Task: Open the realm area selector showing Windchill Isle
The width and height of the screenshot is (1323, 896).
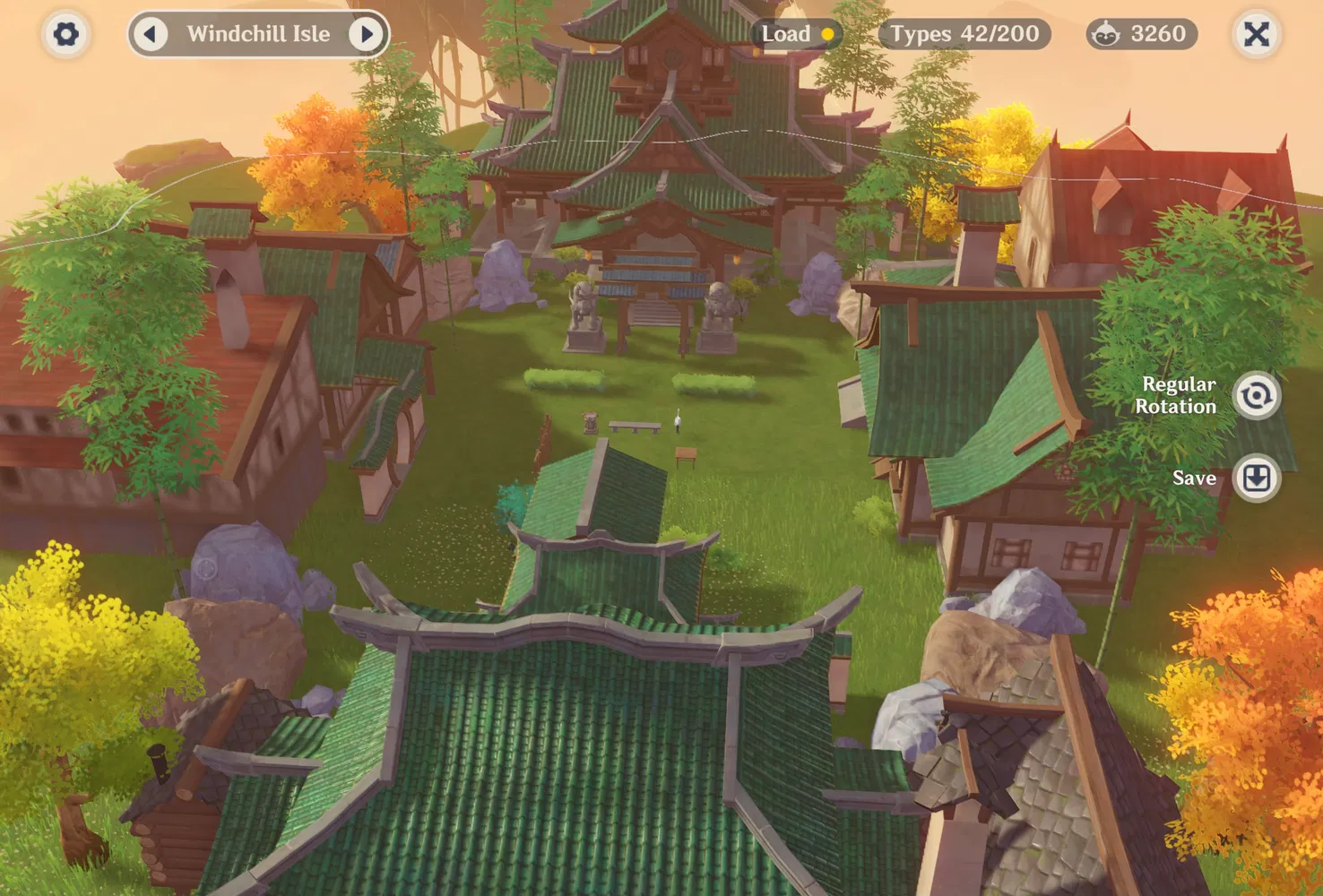Action: 258,34
